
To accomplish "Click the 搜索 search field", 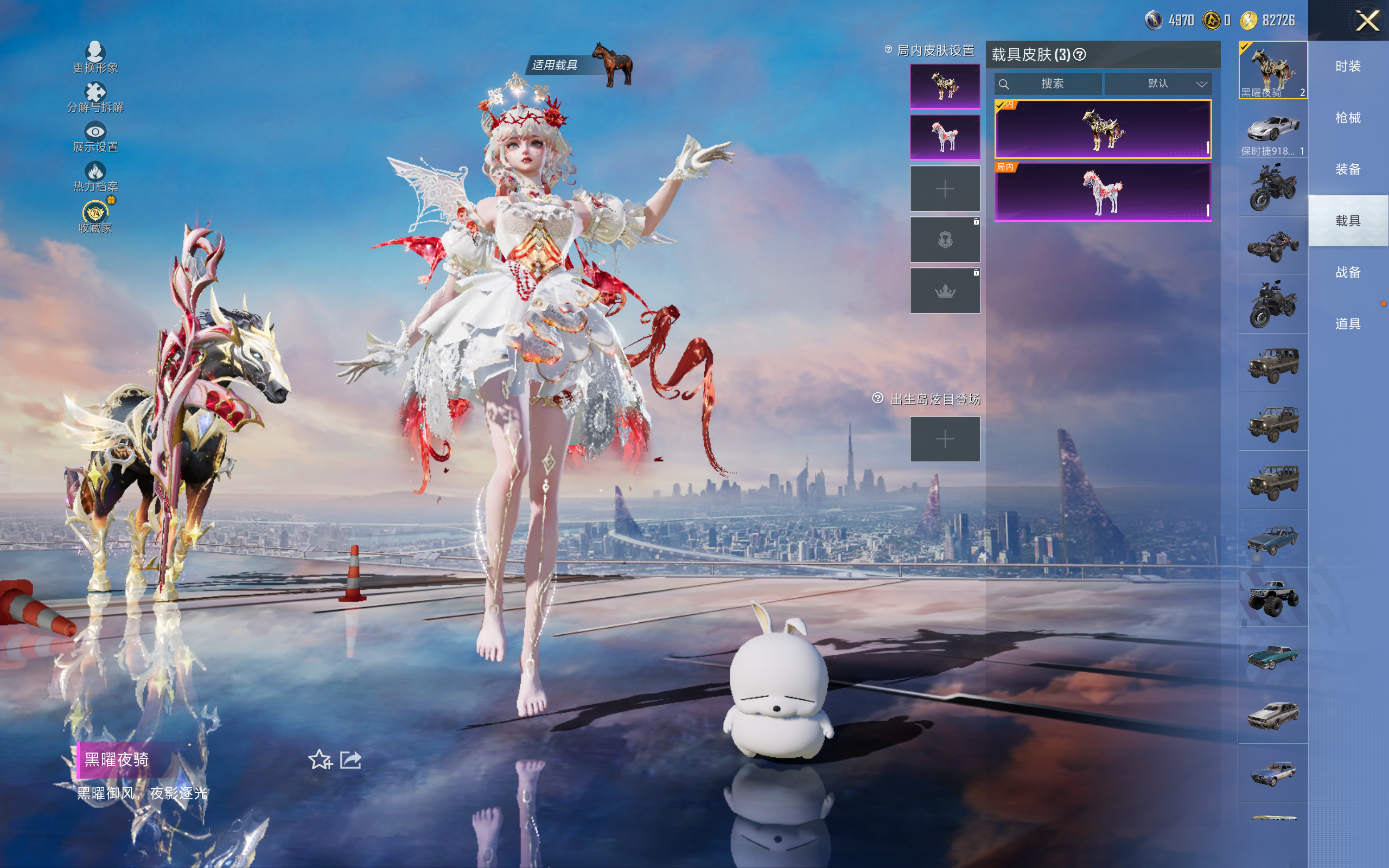I will pyautogui.click(x=1048, y=84).
